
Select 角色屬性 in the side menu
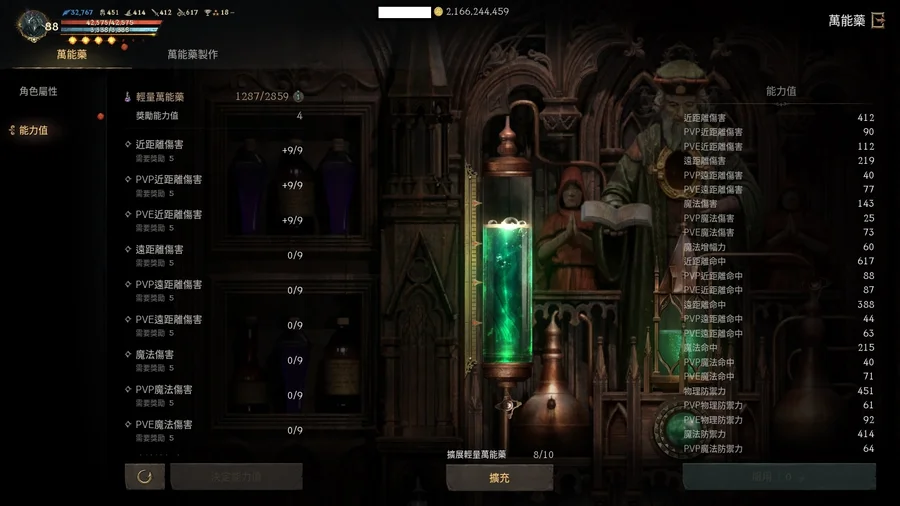(x=39, y=92)
